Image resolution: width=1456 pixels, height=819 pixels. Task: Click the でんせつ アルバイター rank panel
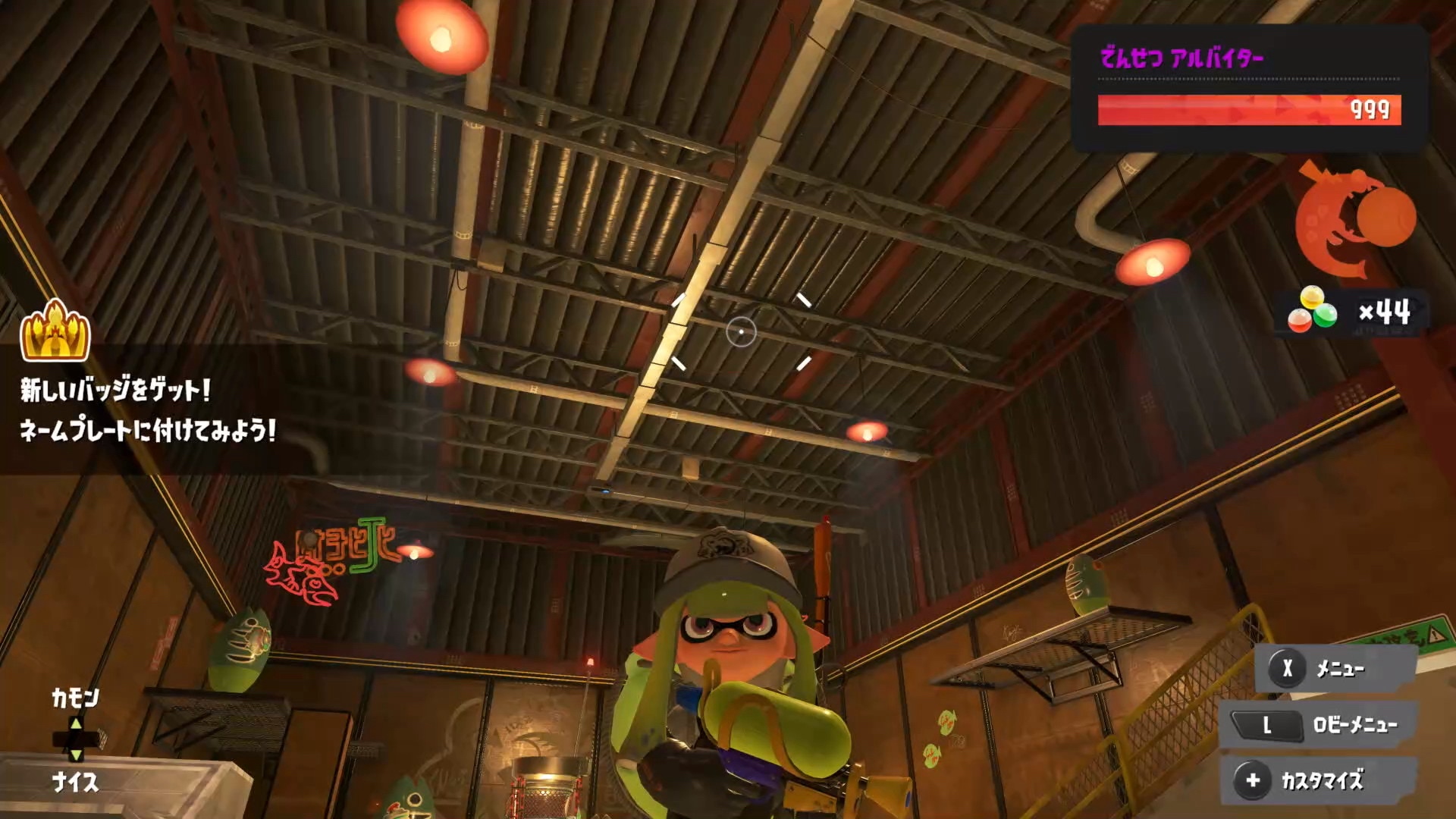(x=1249, y=87)
